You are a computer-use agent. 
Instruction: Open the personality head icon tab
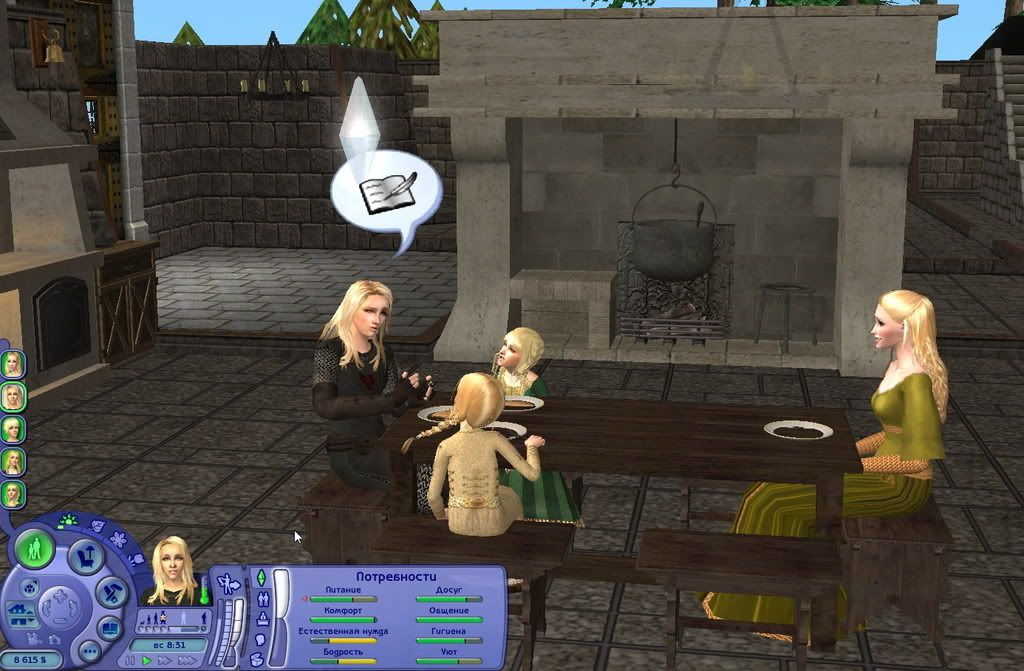[258, 639]
